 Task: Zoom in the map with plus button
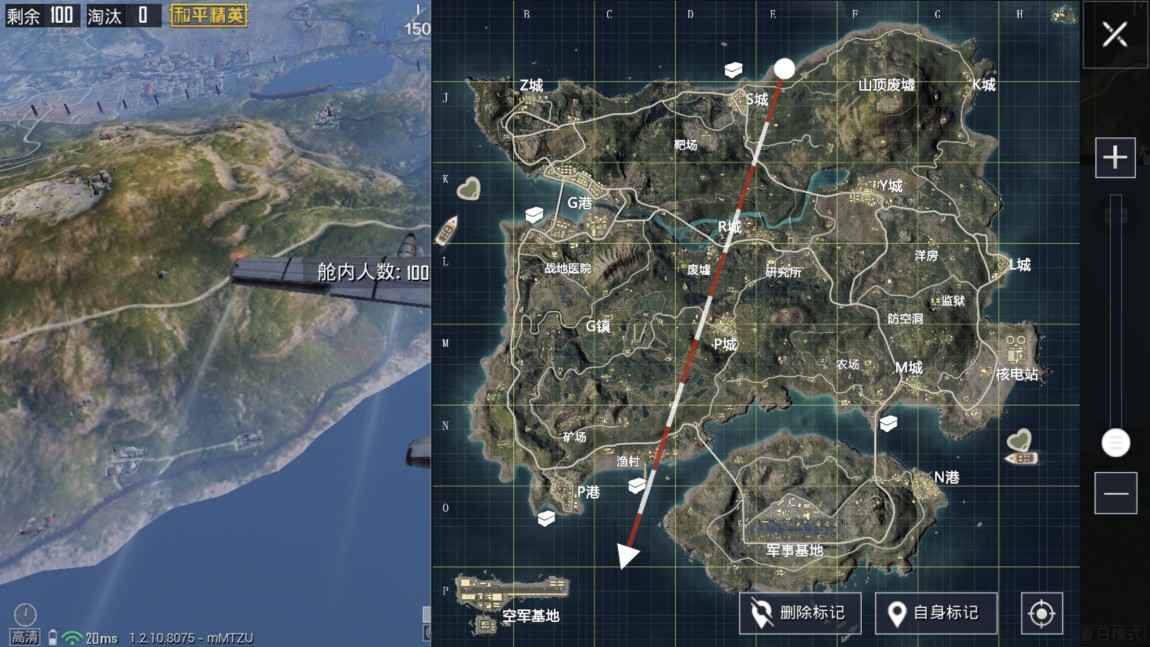[x=1115, y=158]
